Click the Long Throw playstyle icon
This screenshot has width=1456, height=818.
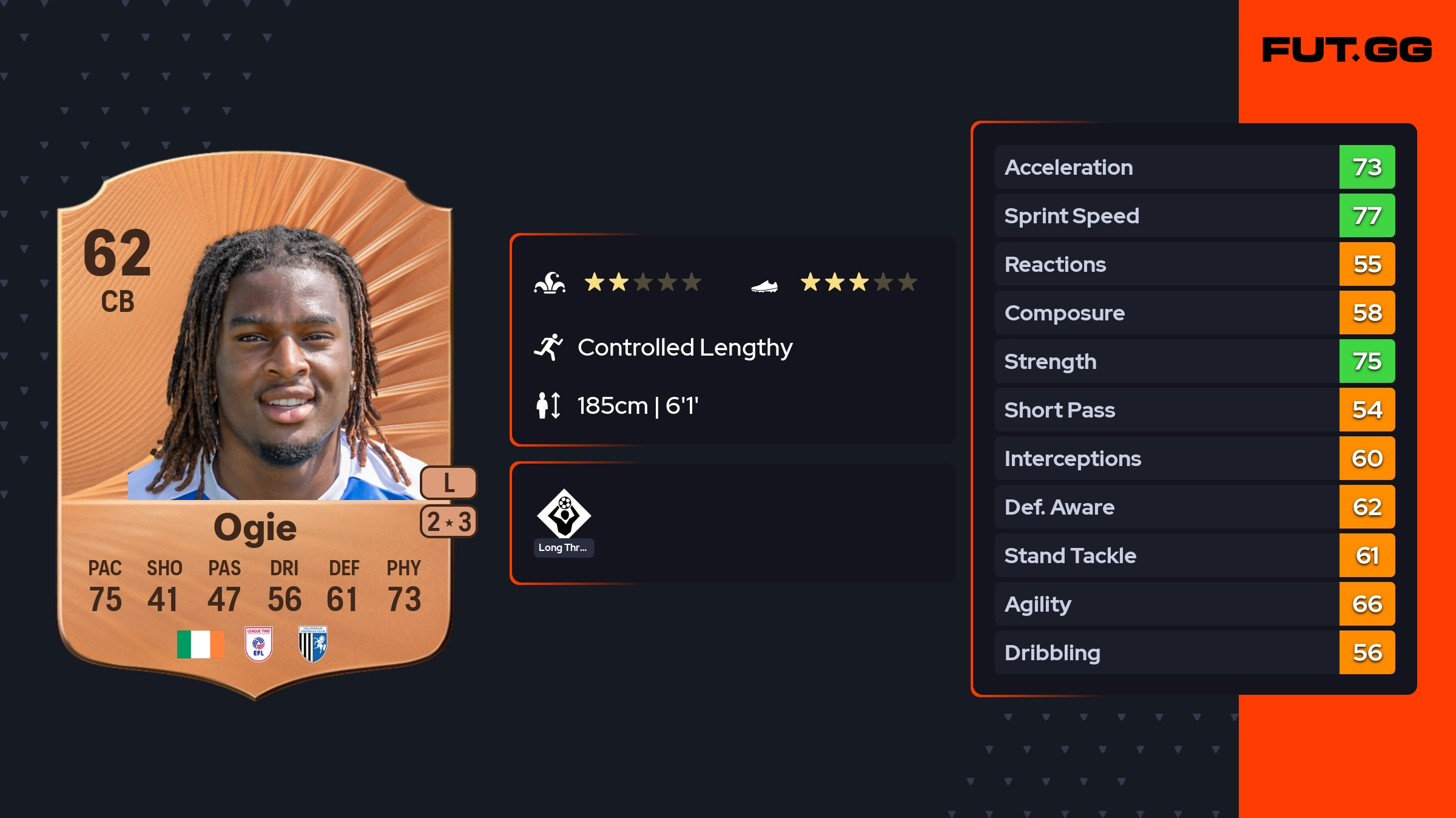[564, 514]
